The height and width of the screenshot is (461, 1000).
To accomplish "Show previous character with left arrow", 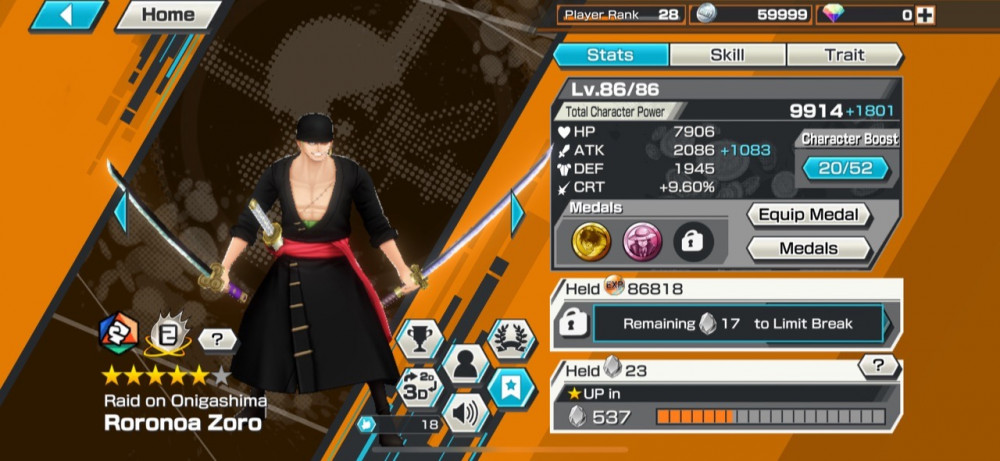I will tap(120, 212).
